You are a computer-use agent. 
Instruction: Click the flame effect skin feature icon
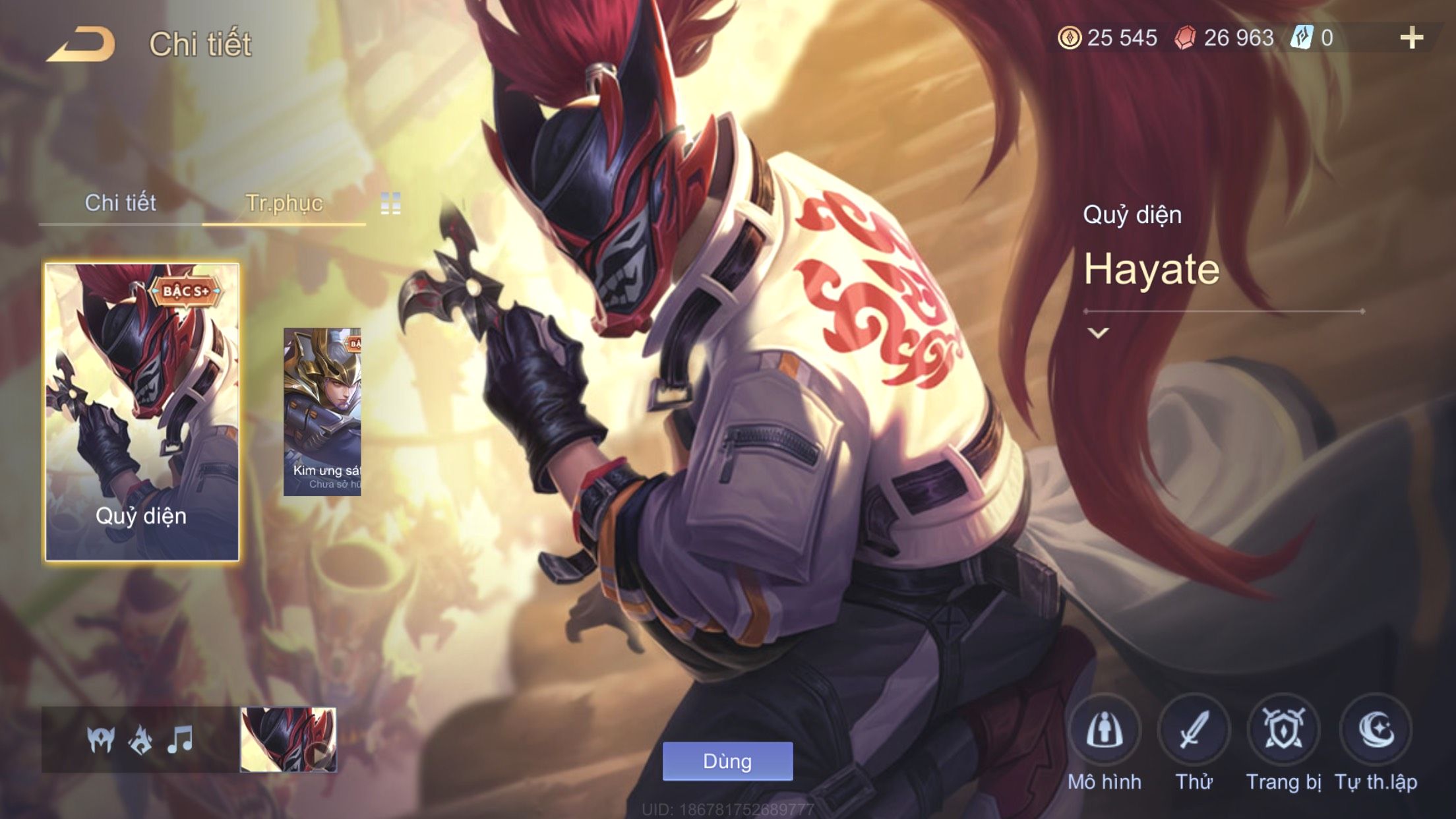point(140,740)
